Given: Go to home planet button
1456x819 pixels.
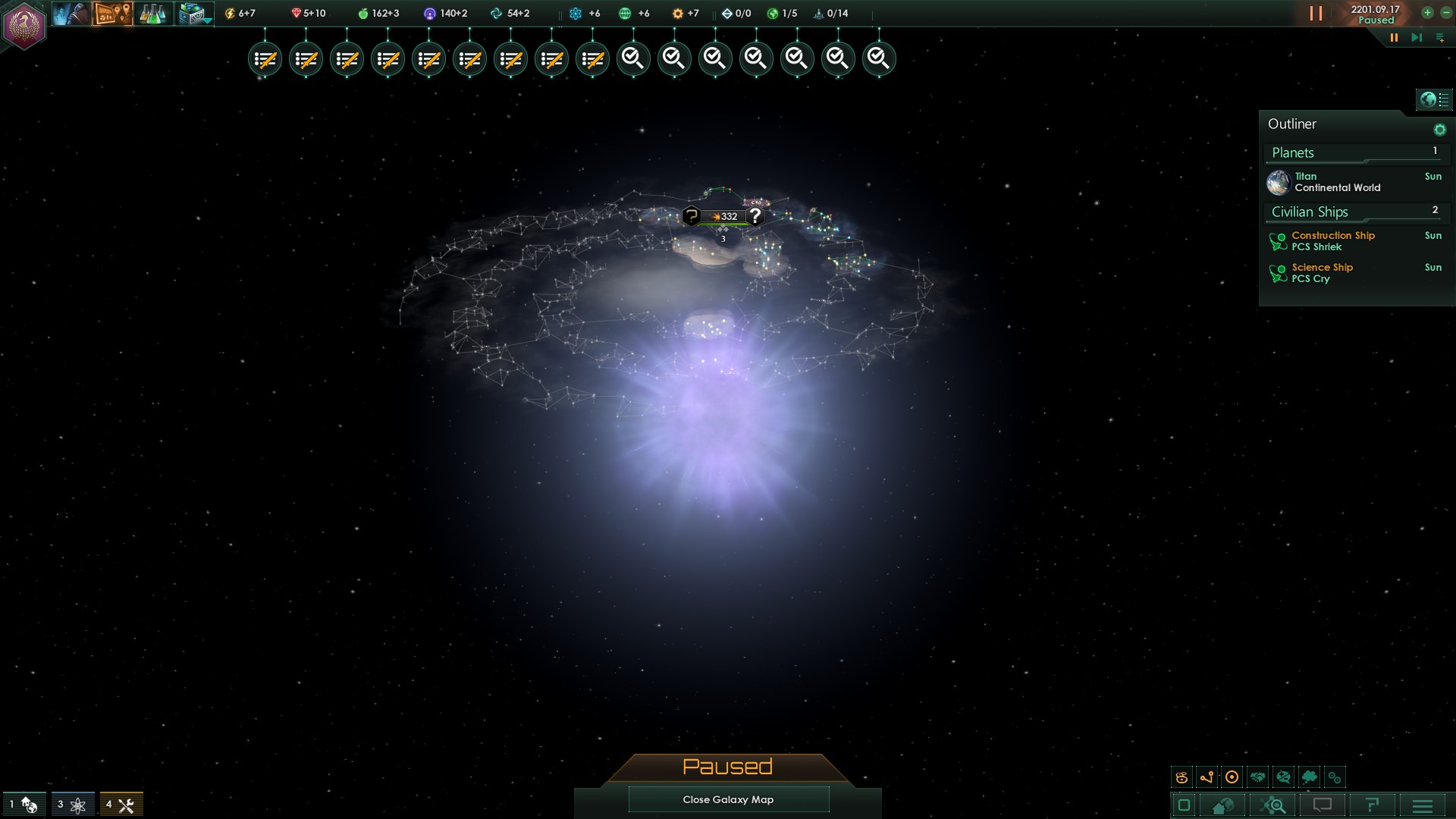Looking at the screenshot, I should click(1222, 805).
